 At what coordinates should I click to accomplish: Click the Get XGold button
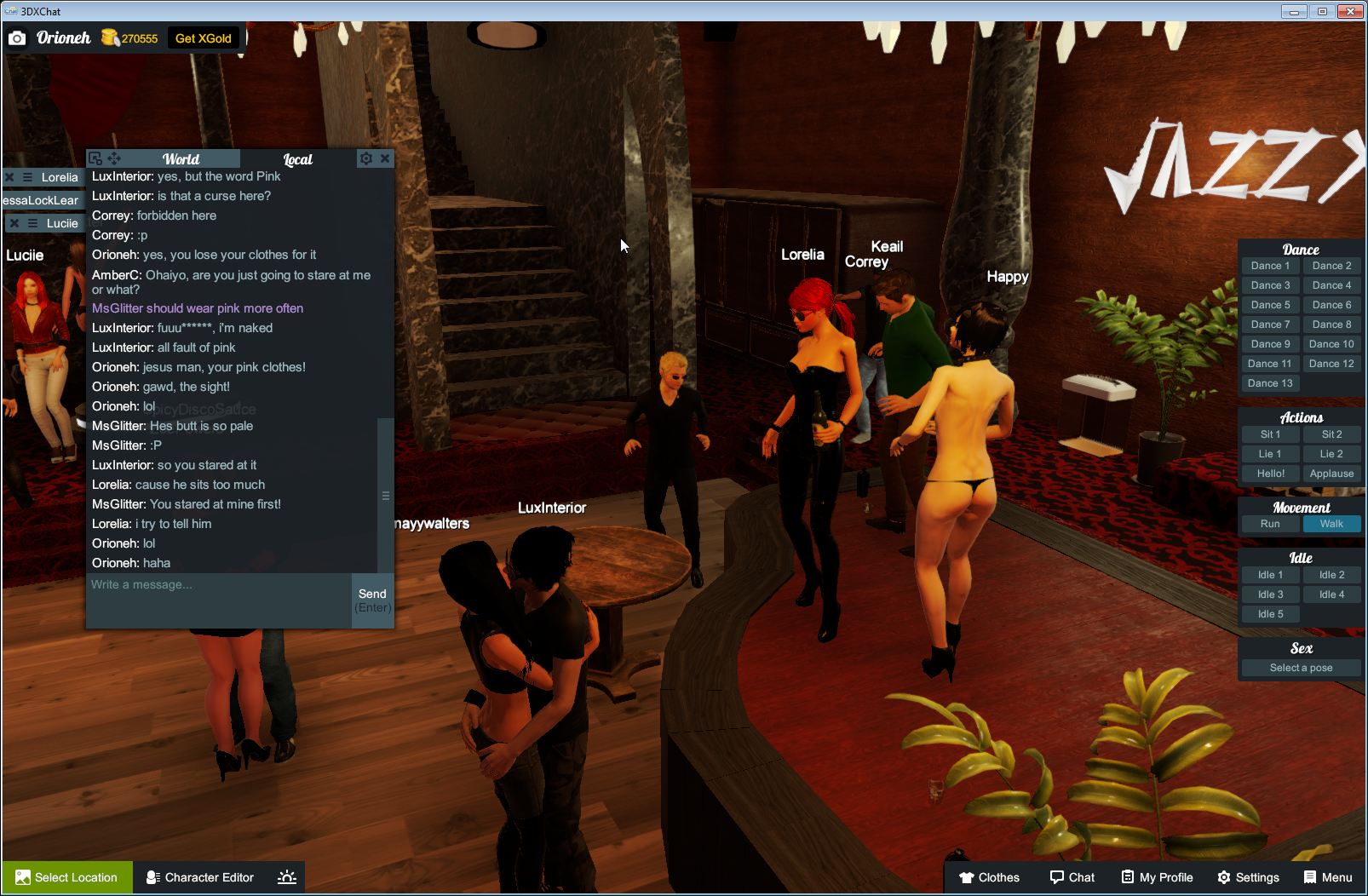(x=203, y=37)
